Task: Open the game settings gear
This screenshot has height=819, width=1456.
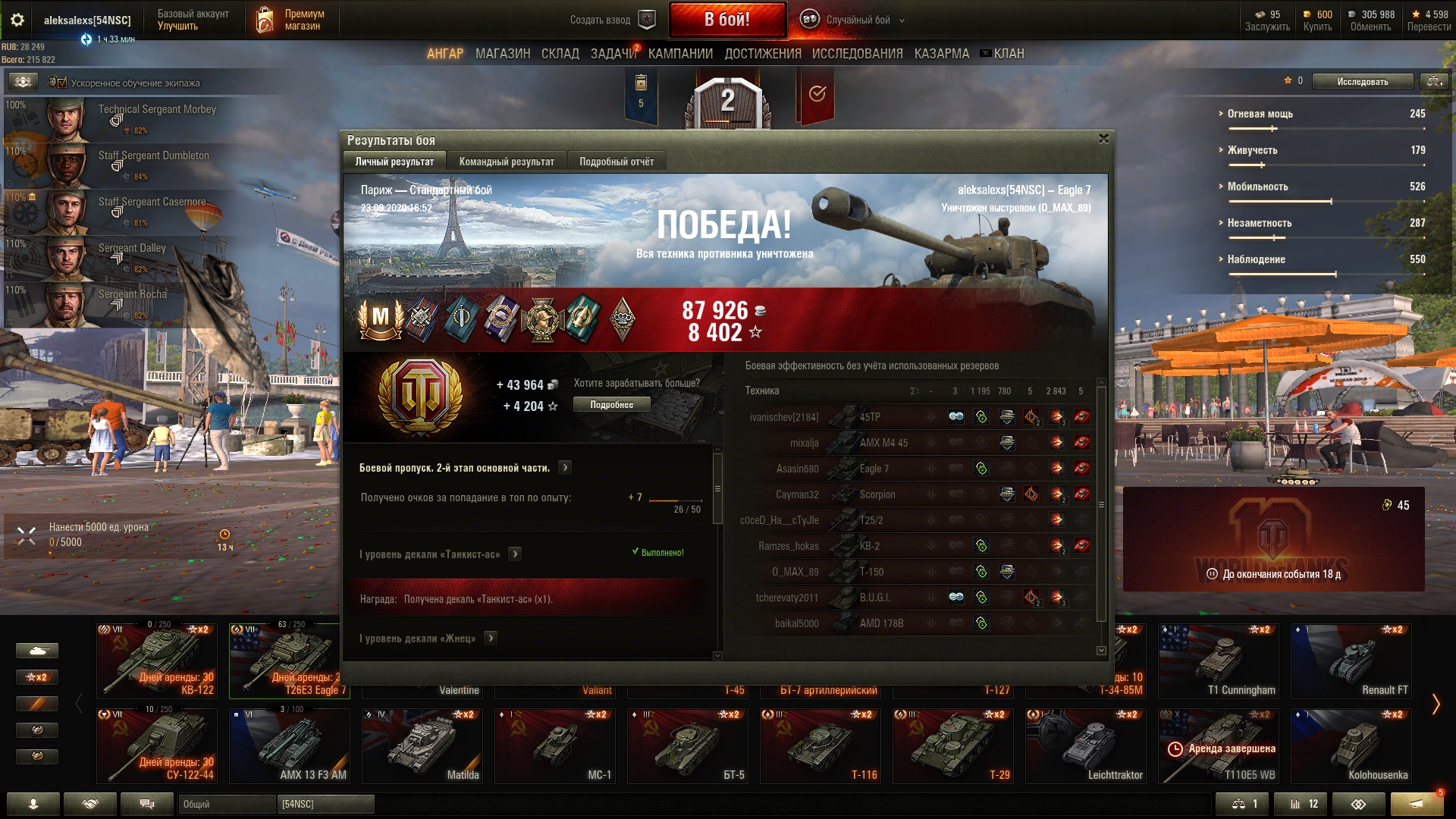Action: (x=17, y=20)
